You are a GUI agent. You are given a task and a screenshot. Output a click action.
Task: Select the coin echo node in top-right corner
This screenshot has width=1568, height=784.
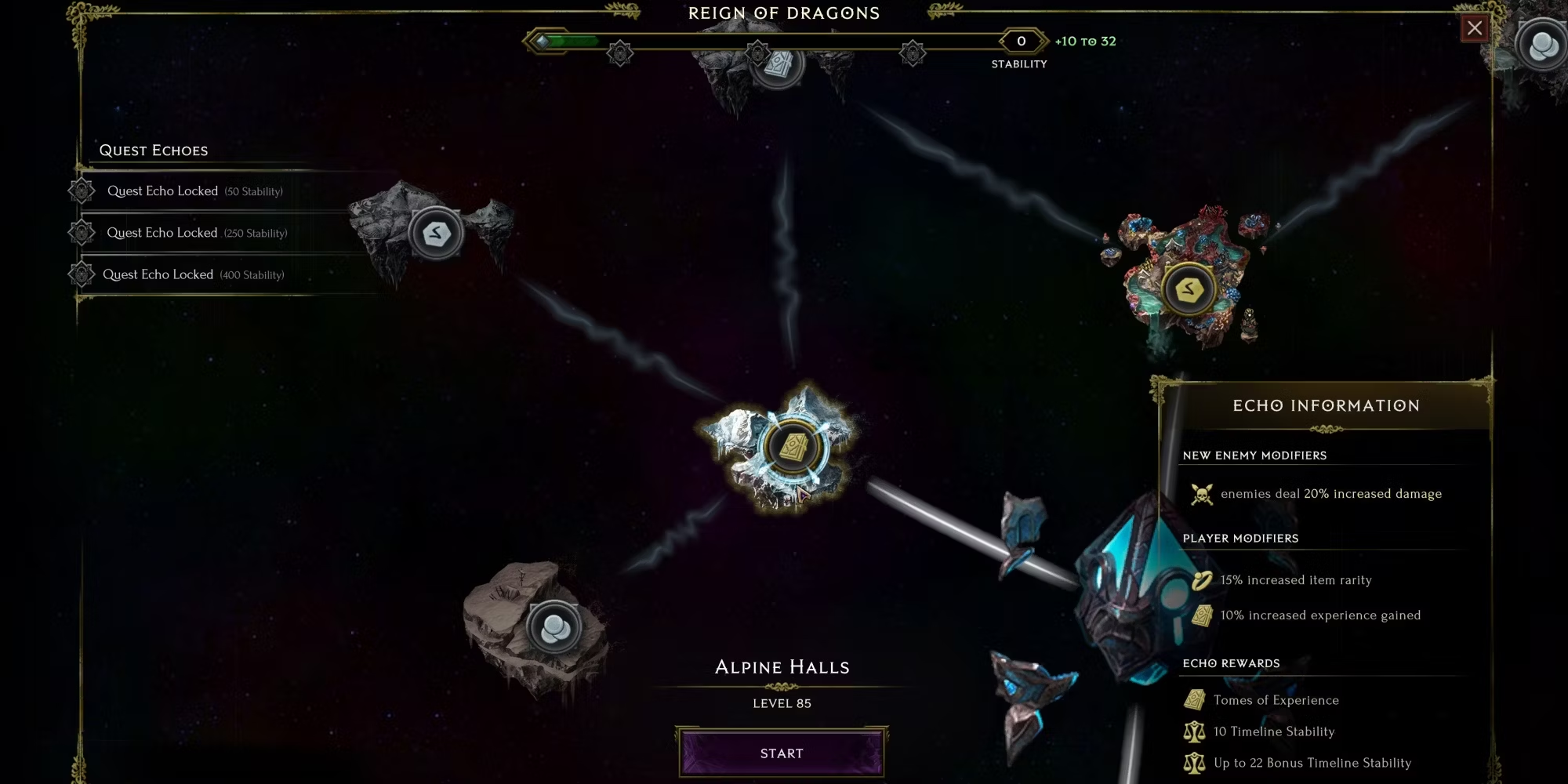(x=1542, y=45)
